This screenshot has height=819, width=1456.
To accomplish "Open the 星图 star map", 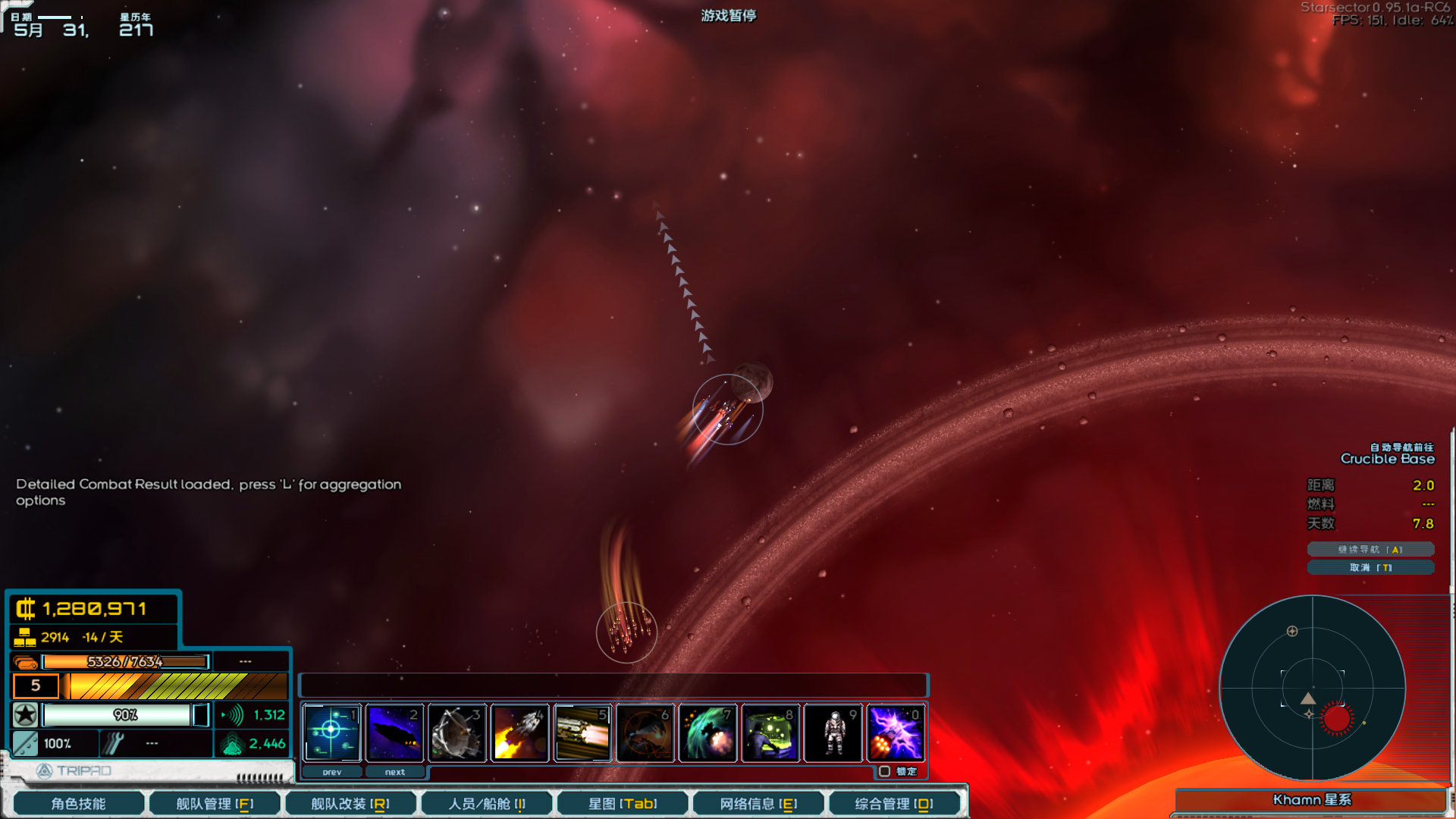I will click(x=623, y=803).
